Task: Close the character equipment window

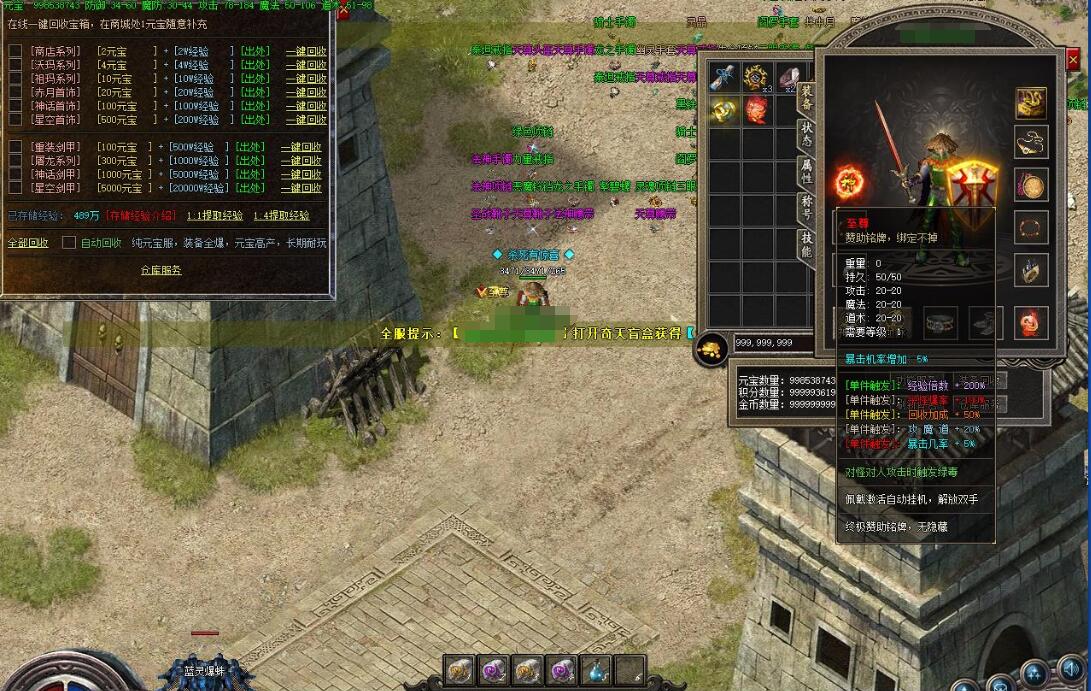Action: (x=1073, y=60)
